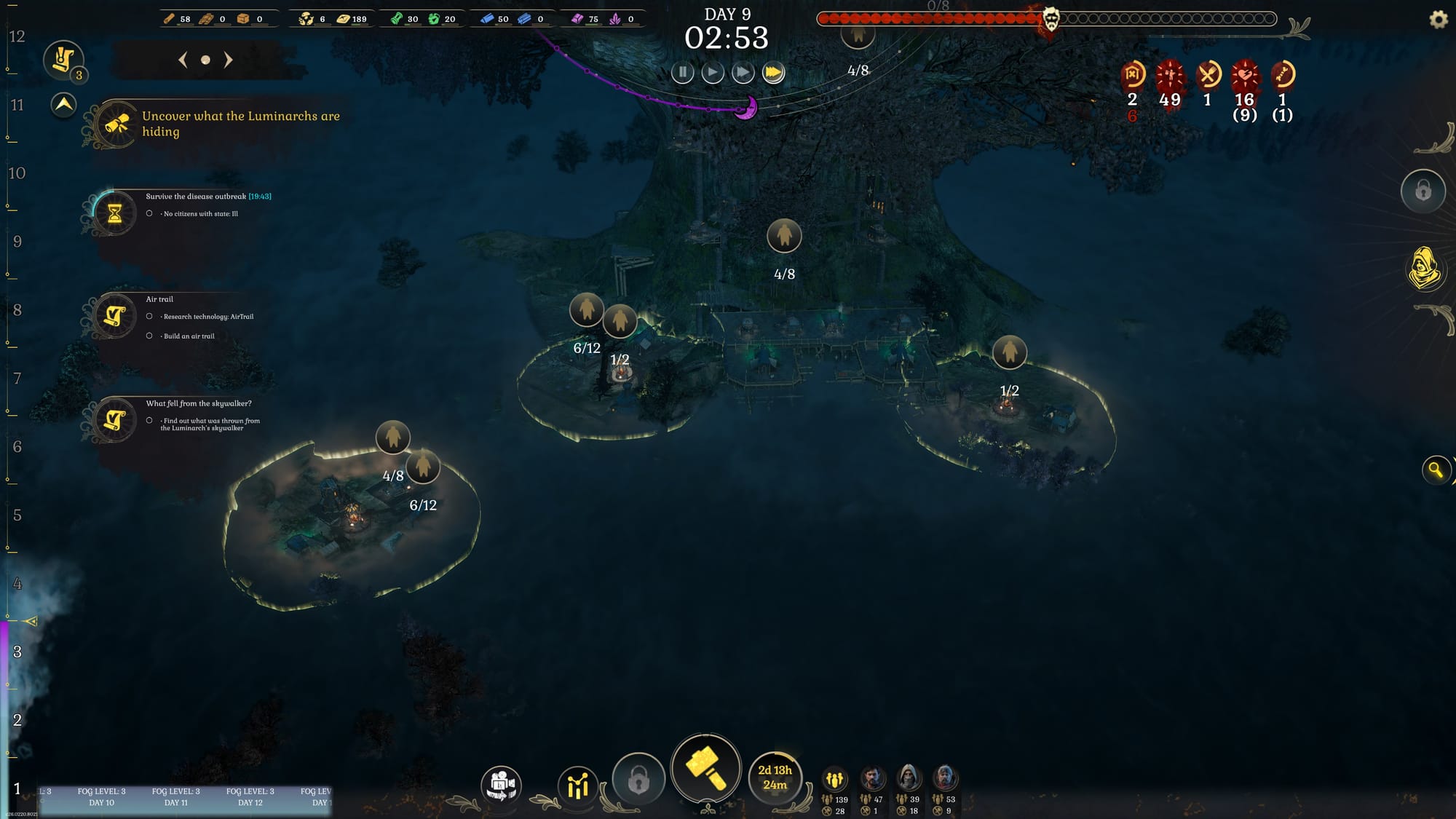Click the camera mode icon
Image resolution: width=1456 pixels, height=819 pixels.
501,785
